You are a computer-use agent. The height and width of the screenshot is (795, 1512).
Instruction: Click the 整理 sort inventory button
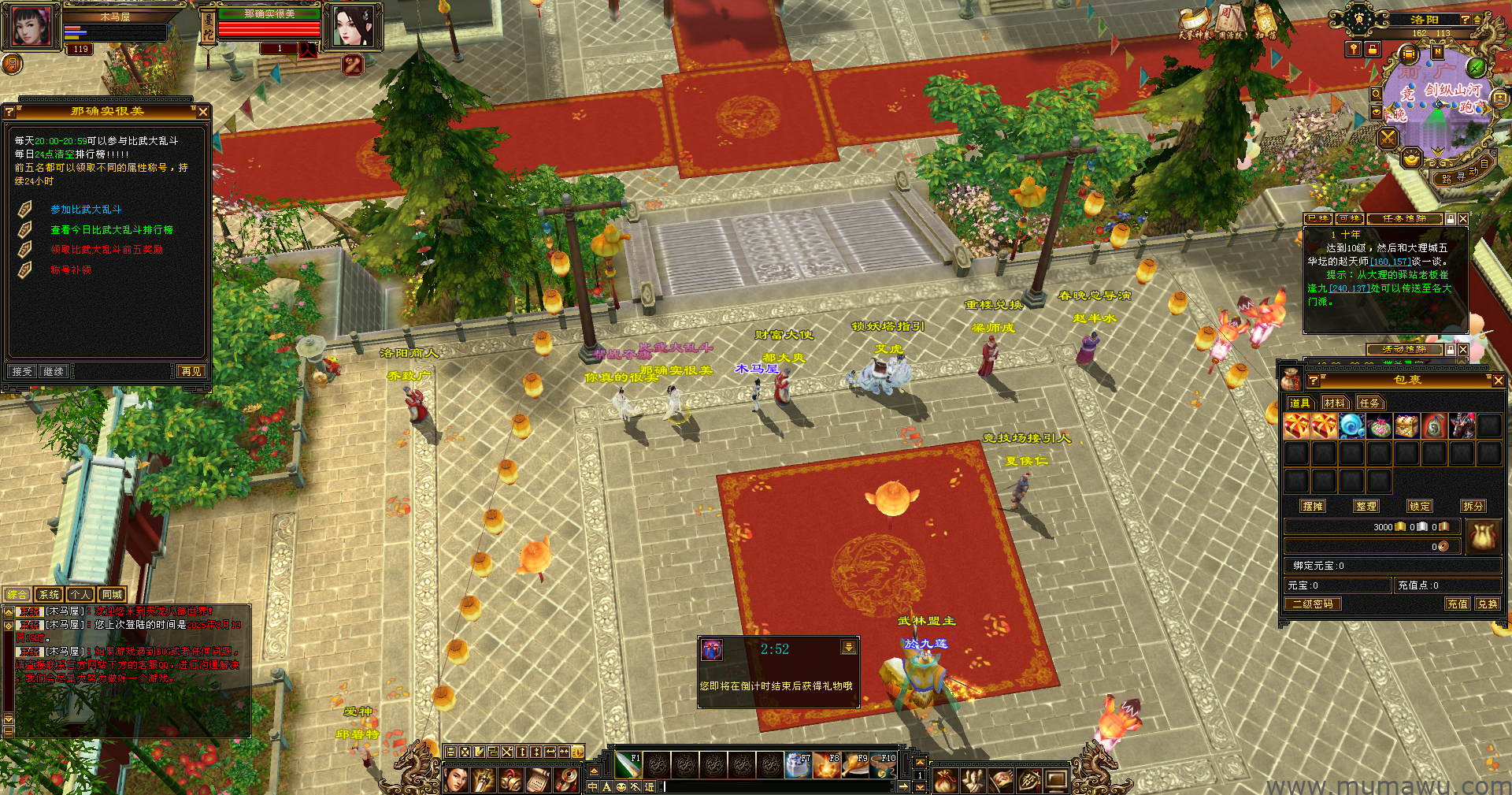tap(1366, 507)
